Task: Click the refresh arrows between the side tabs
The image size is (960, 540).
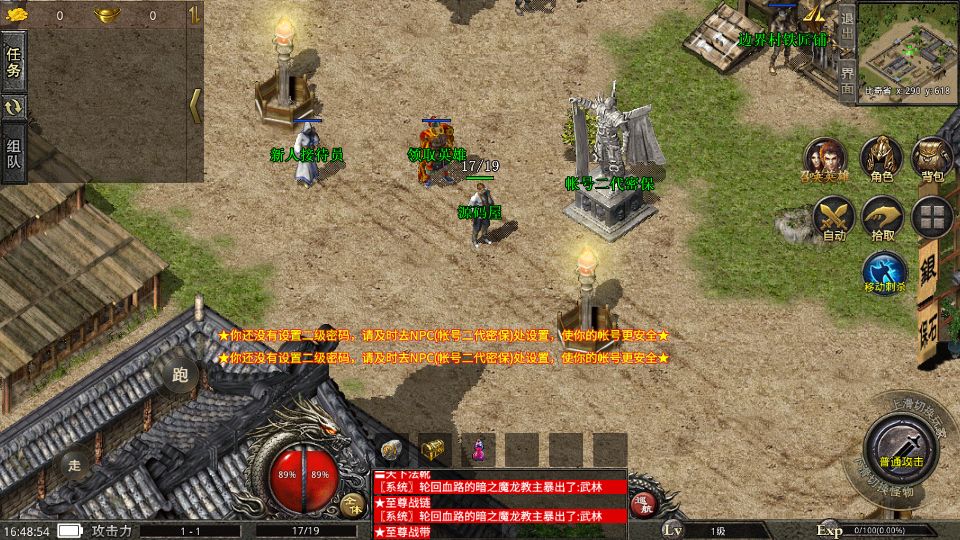Action: point(14,107)
